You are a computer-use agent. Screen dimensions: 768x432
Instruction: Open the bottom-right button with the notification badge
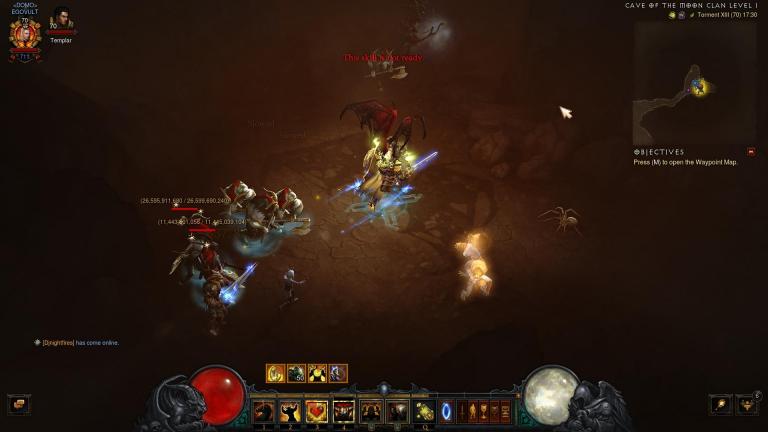coord(747,404)
